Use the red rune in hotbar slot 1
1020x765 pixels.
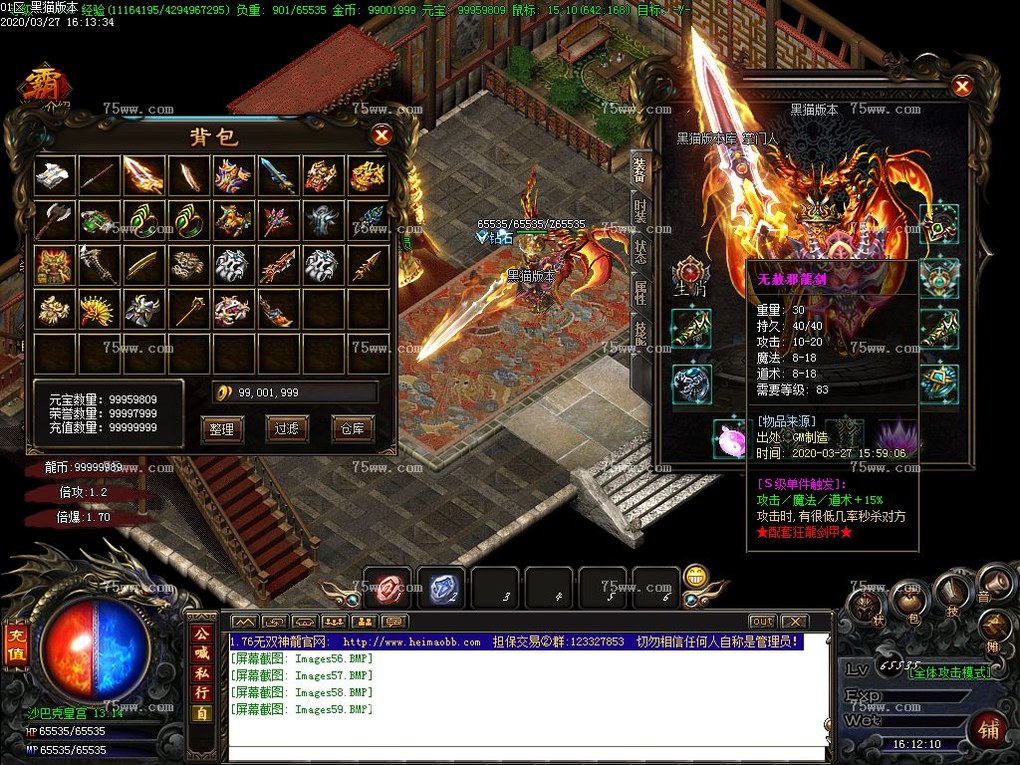click(387, 590)
